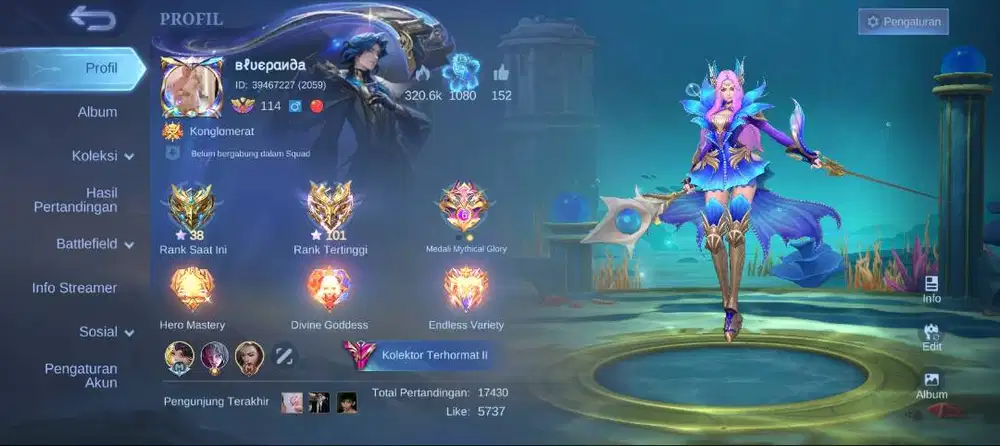1000x446 pixels.
Task: Go back using the return arrow
Action: coord(93,18)
